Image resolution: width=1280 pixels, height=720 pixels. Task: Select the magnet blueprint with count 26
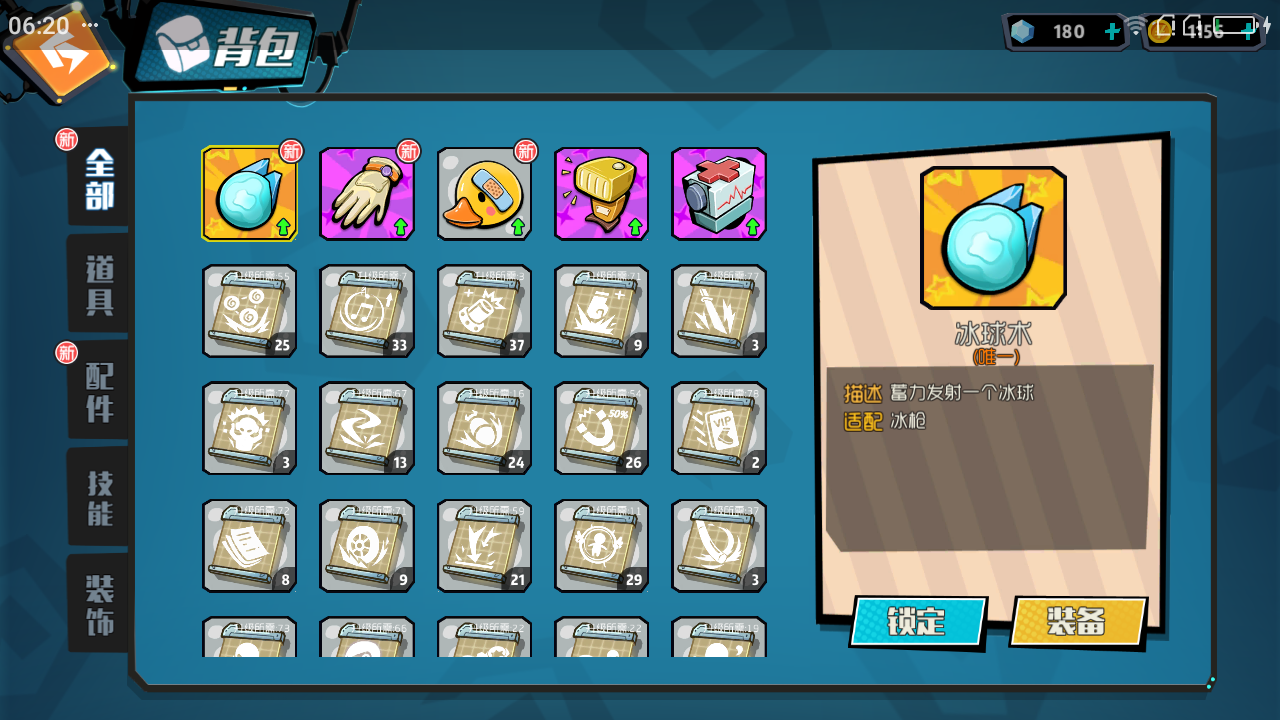(x=601, y=428)
